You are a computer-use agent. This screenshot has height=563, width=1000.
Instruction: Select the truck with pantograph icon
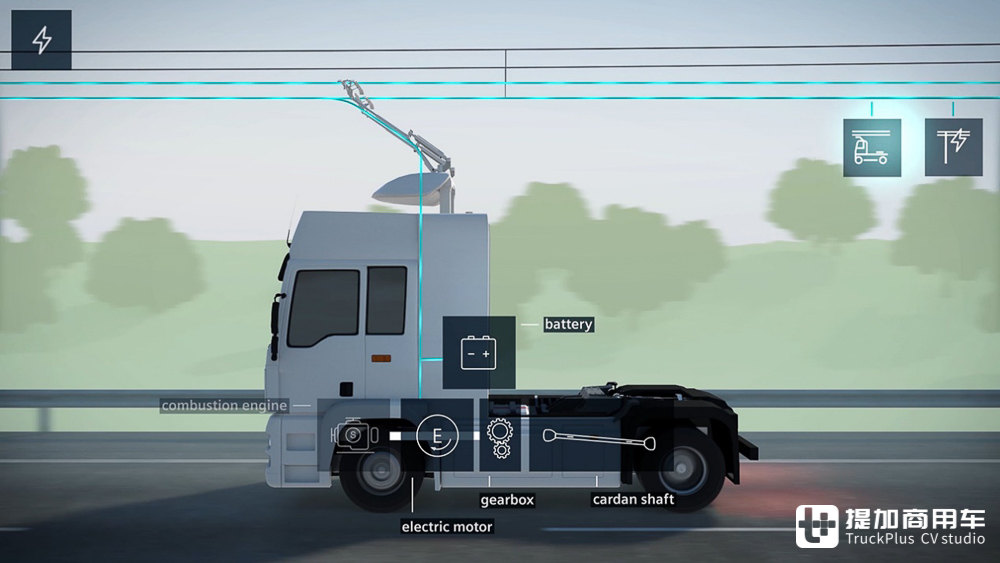tap(872, 147)
